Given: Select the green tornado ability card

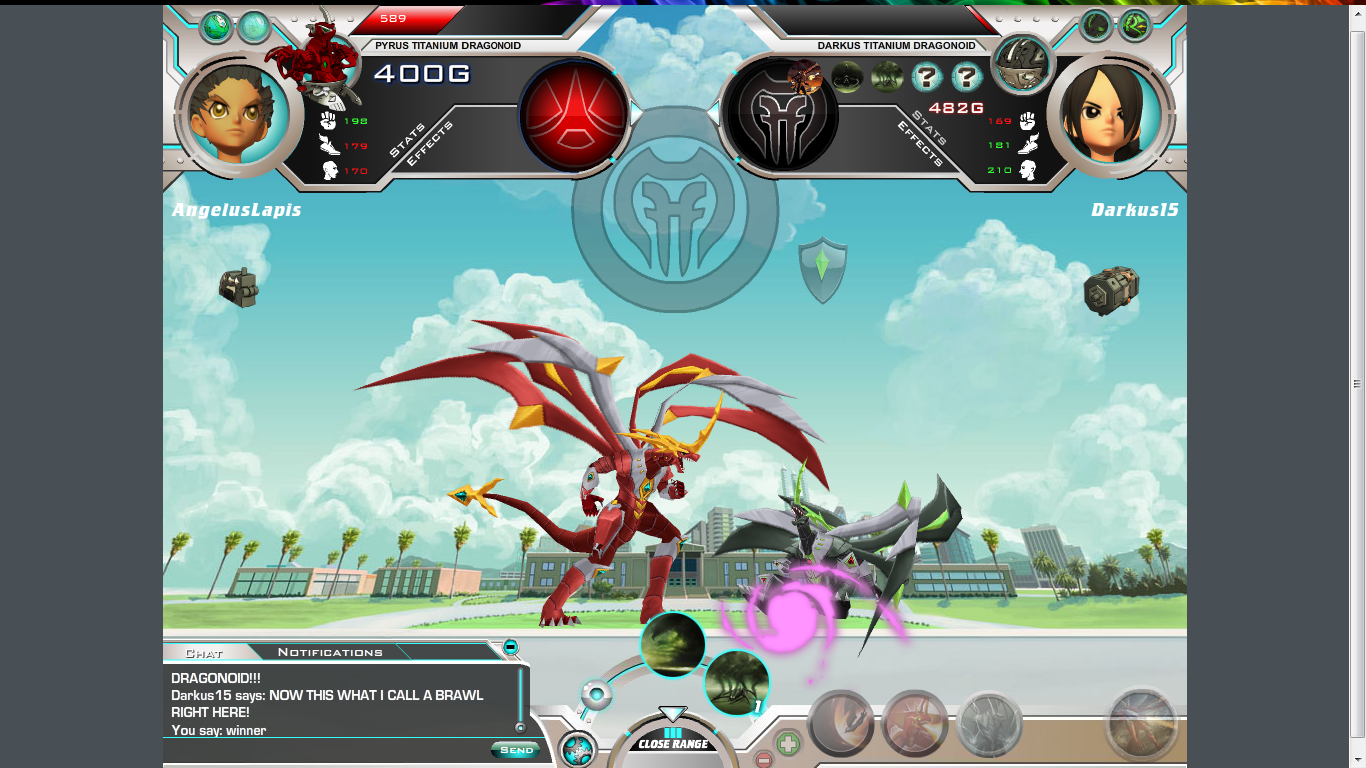Looking at the screenshot, I should click(672, 645).
